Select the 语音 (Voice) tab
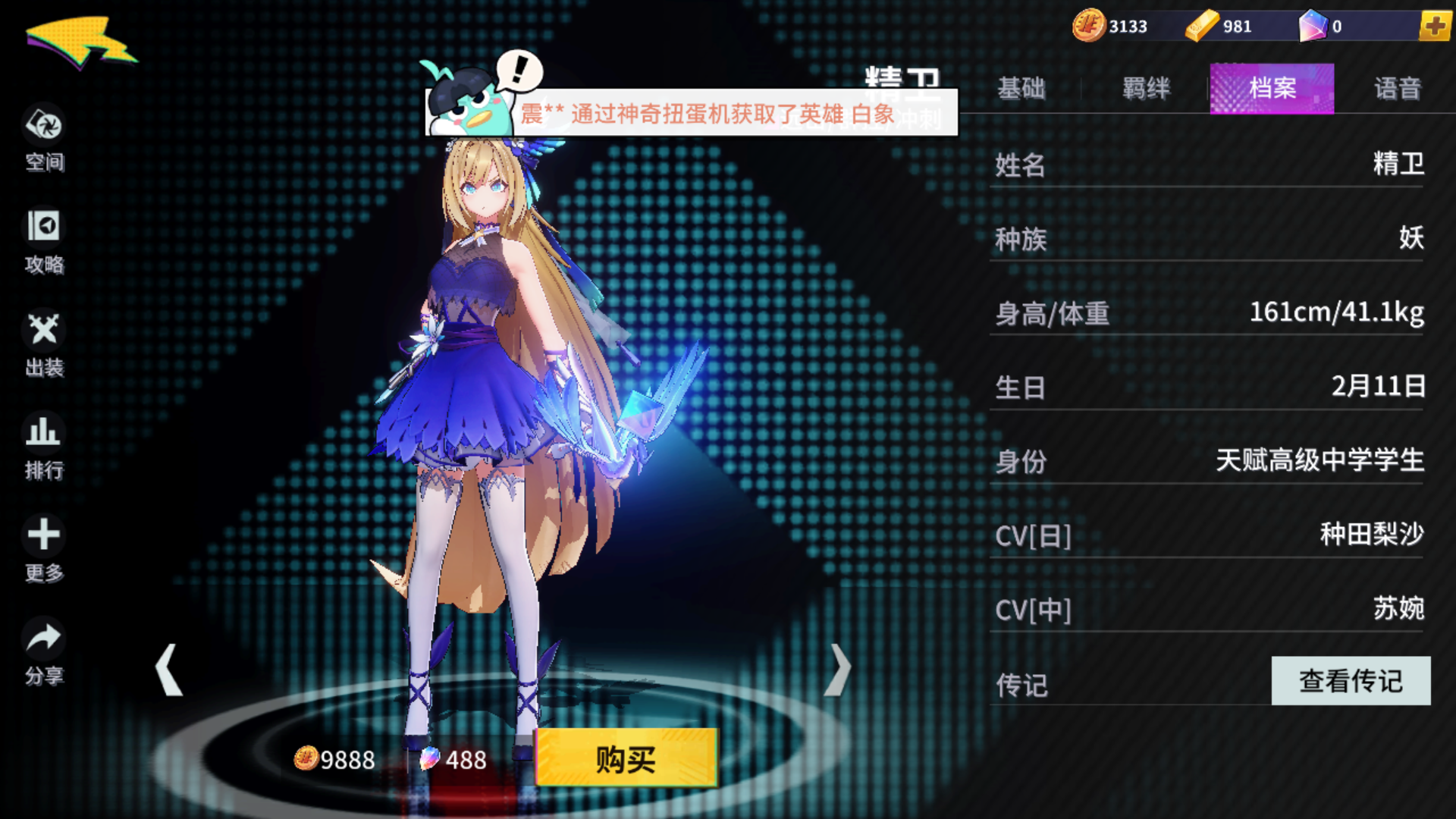This screenshot has height=819, width=1456. [x=1398, y=89]
